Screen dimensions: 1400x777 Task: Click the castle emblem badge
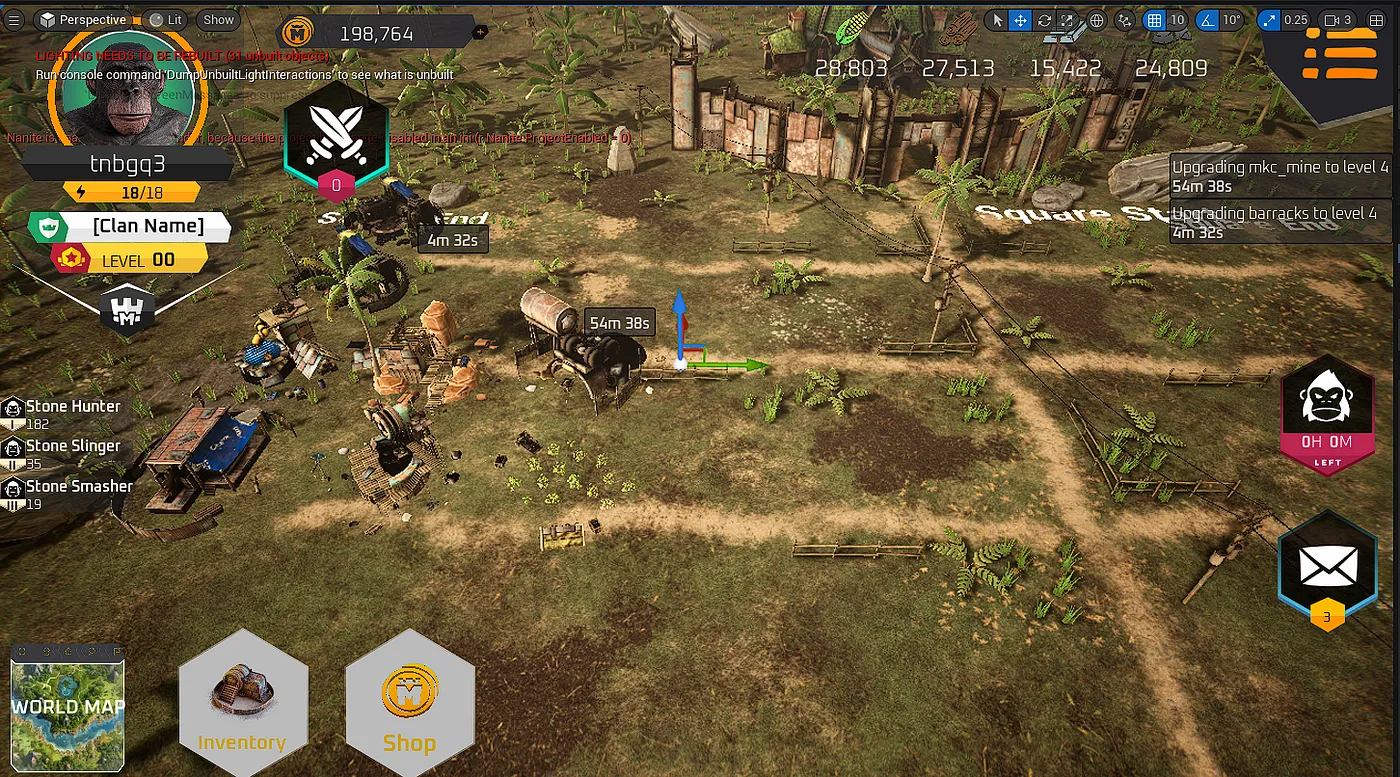(127, 313)
